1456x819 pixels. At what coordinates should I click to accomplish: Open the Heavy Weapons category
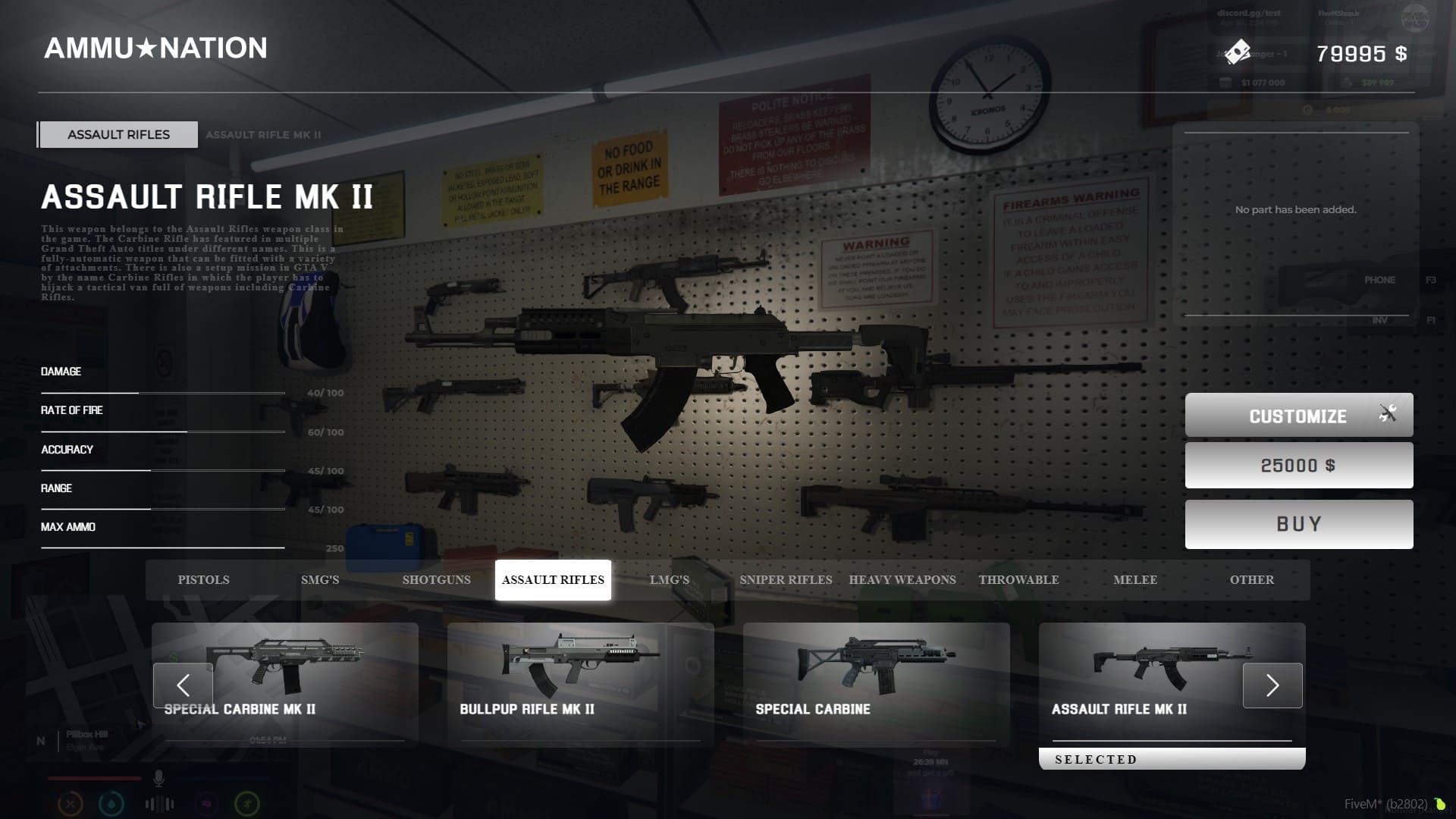[x=902, y=580]
